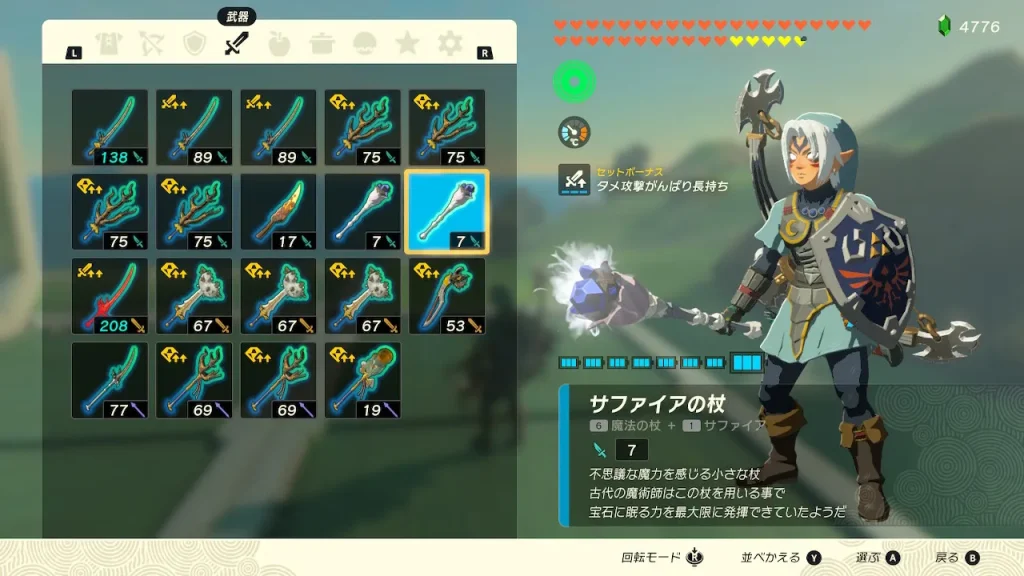Open the apple materials tab
Image resolution: width=1024 pixels, height=576 pixels.
tap(279, 44)
